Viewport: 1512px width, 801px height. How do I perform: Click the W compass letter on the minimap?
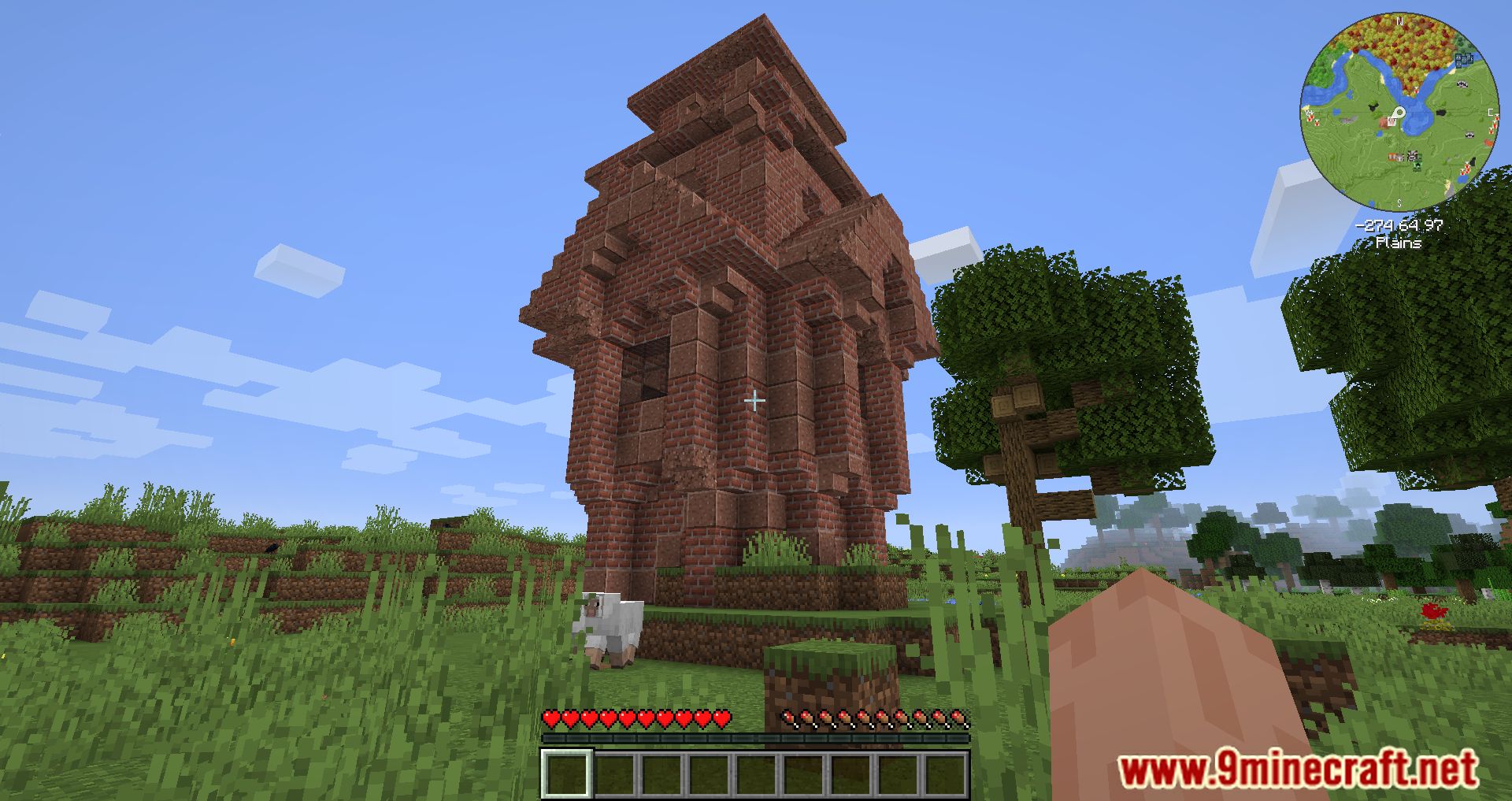coord(1308,112)
